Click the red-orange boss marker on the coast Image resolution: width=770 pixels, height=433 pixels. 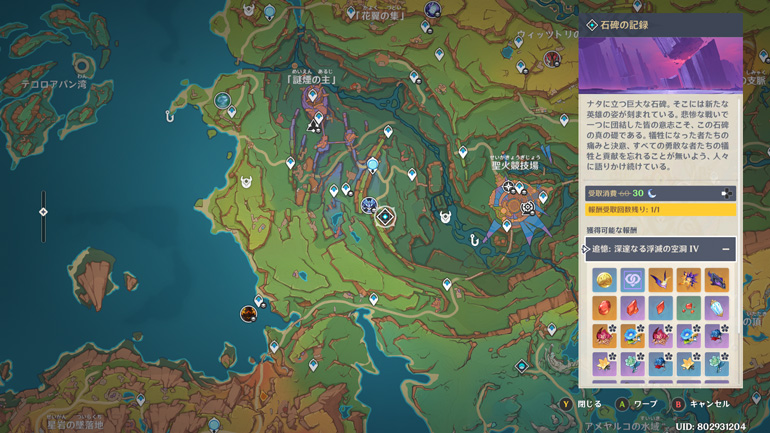pos(247,314)
